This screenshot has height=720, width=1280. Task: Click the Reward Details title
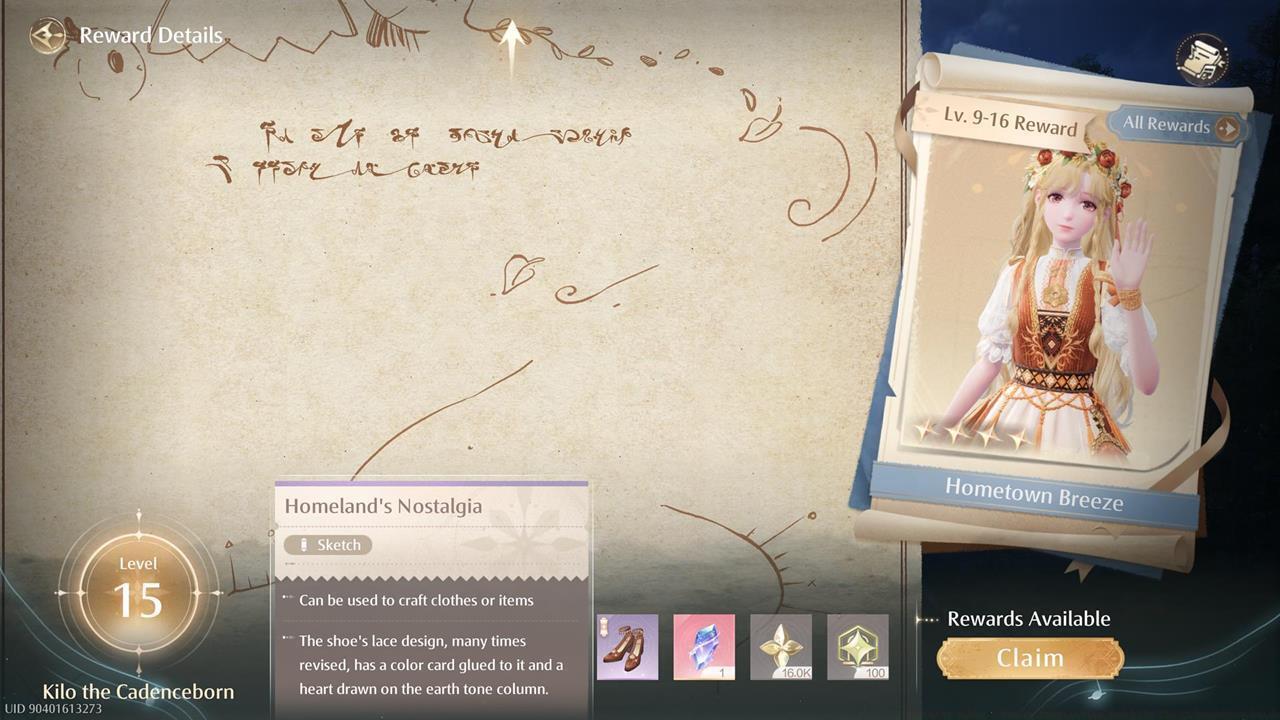pos(151,35)
